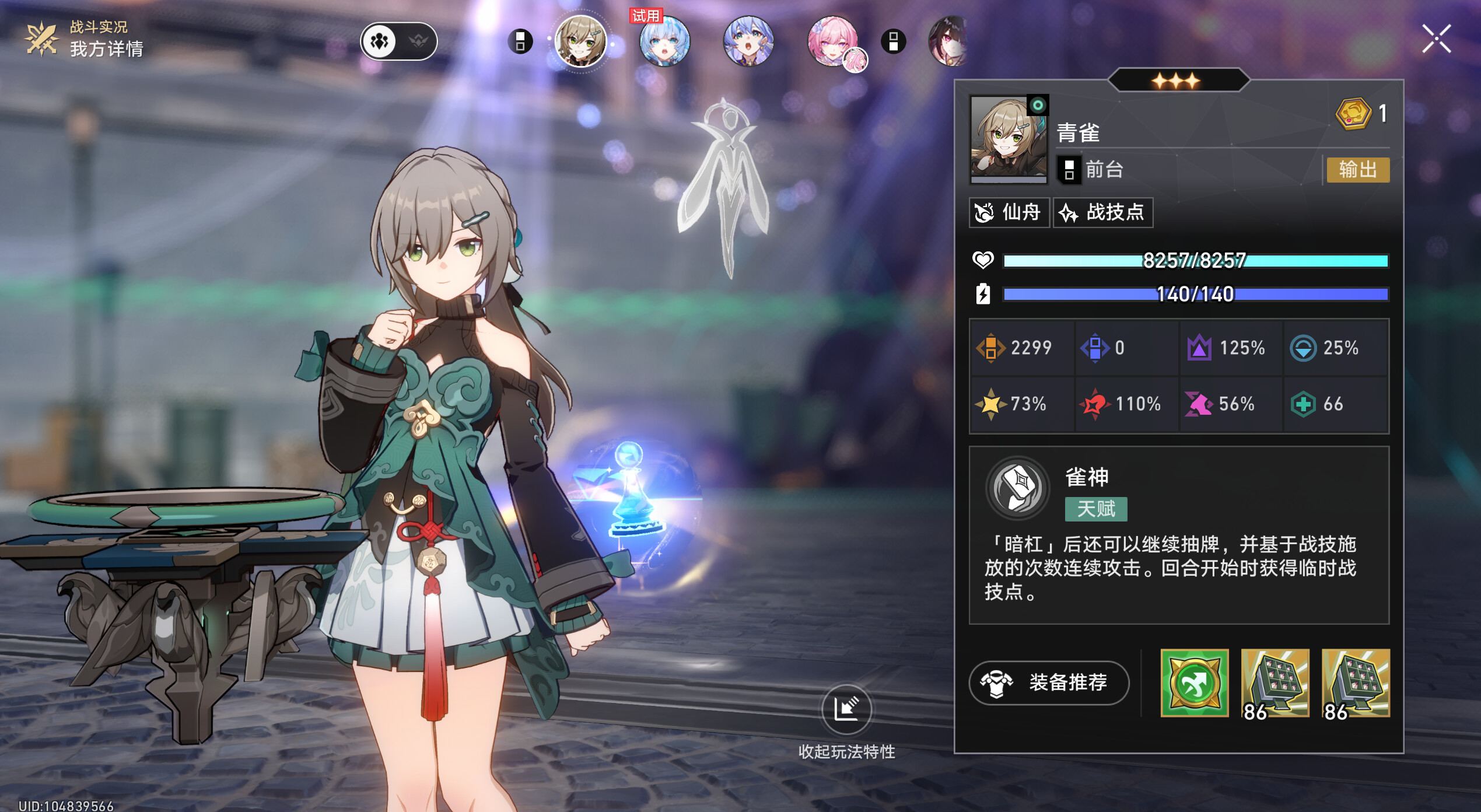This screenshot has width=1481, height=812.
Task: Pick the dark-haired character portrait
Action: 948,41
